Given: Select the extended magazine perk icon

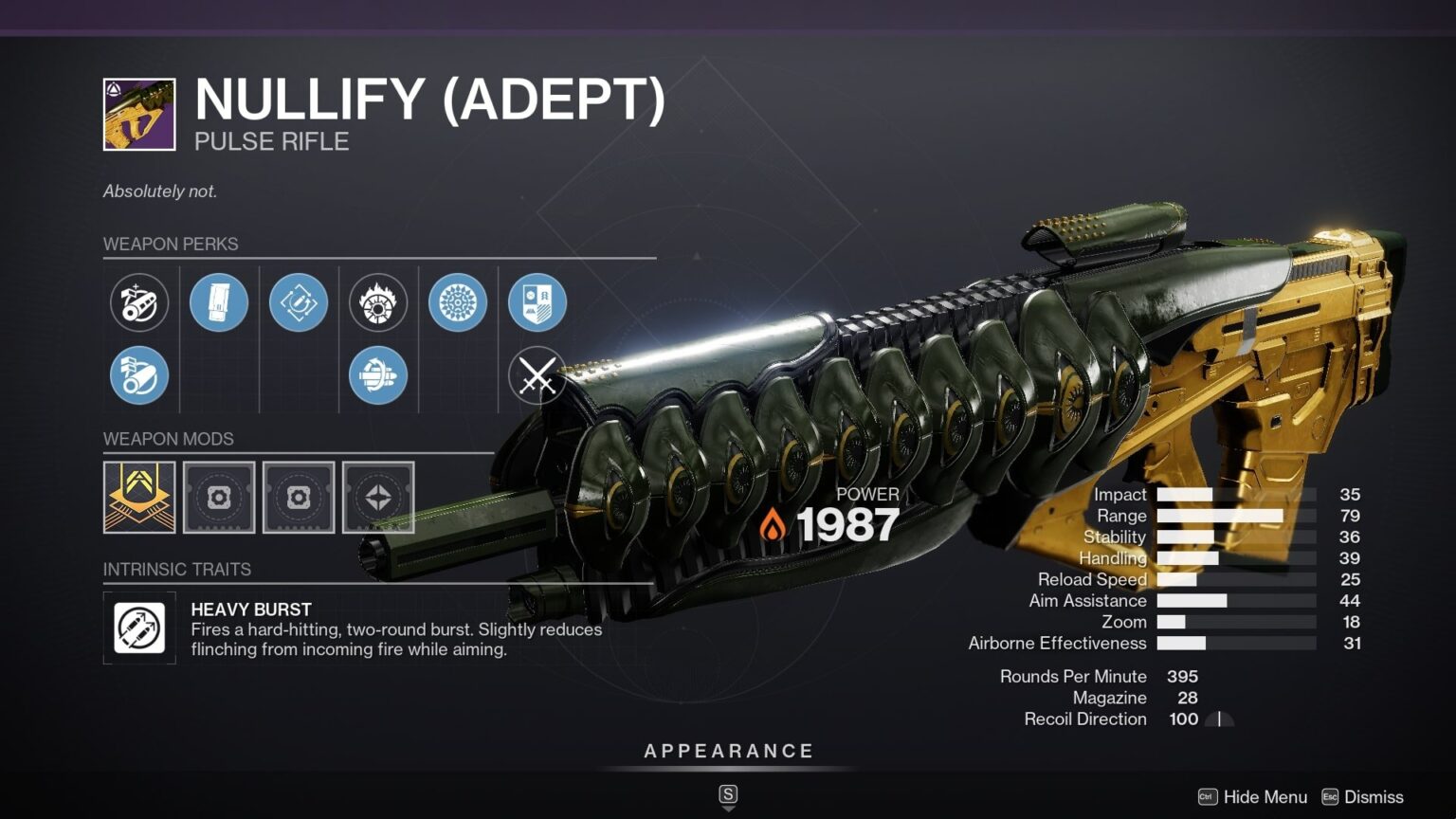Looking at the screenshot, I should (219, 302).
